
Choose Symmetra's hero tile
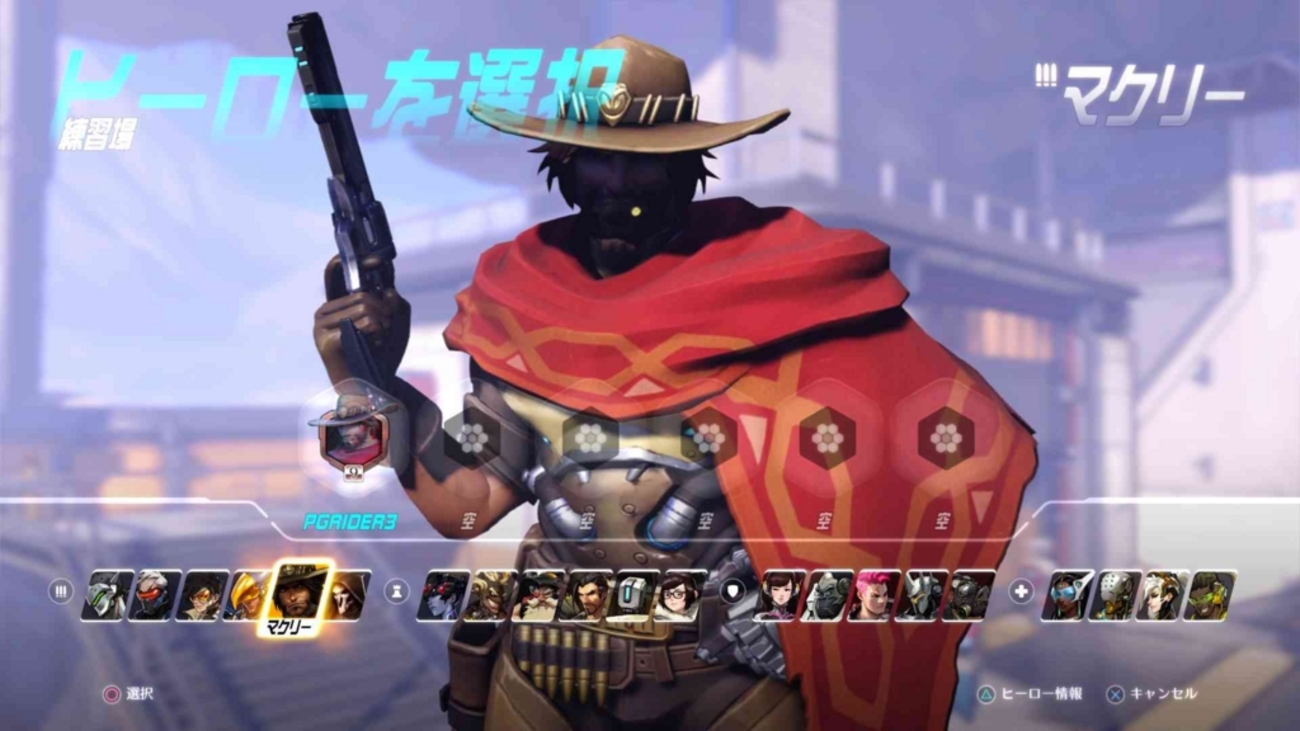point(1066,594)
